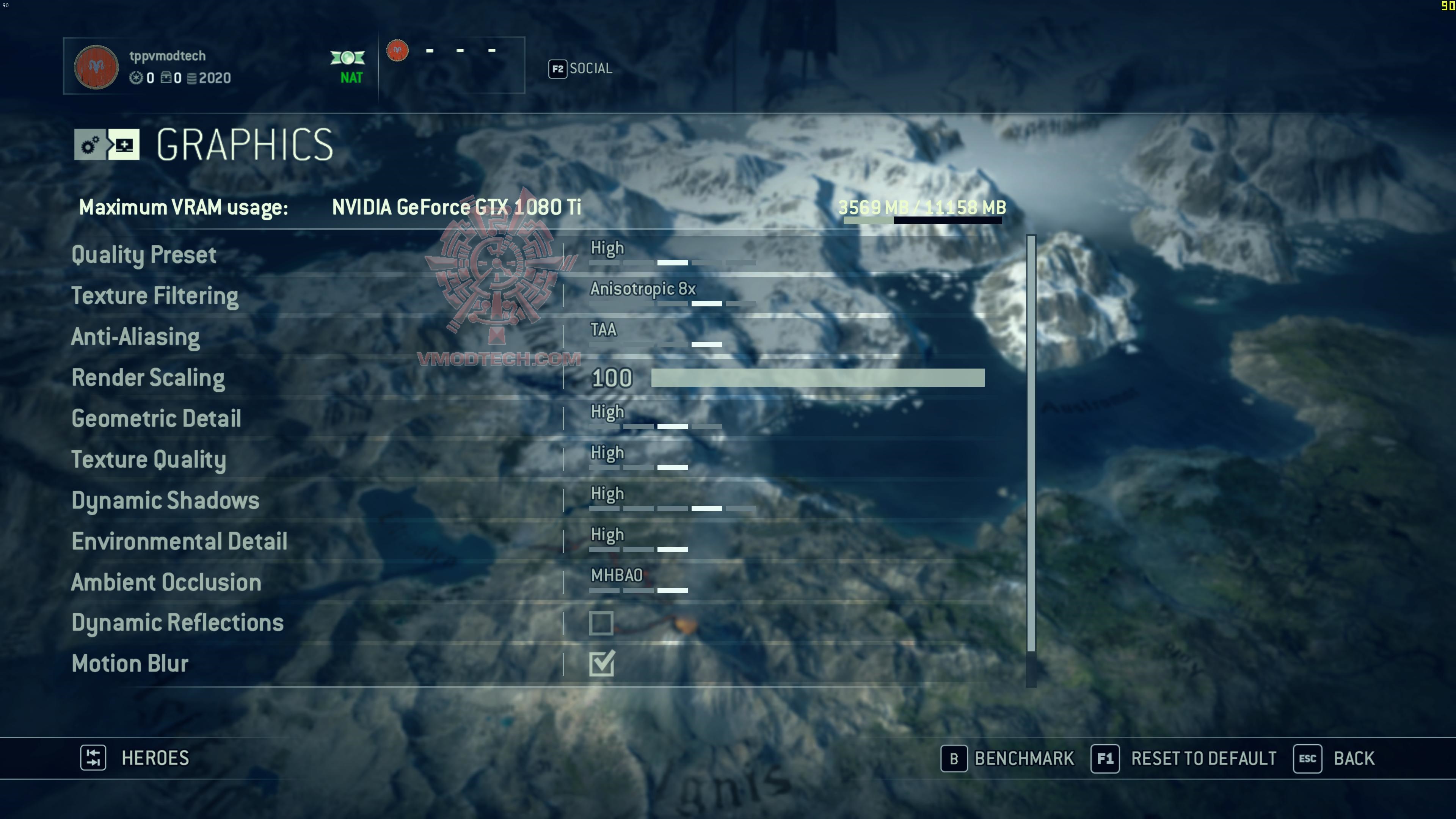This screenshot has height=819, width=1456.
Task: Modify the Environmental Detail level
Action: click(639, 541)
